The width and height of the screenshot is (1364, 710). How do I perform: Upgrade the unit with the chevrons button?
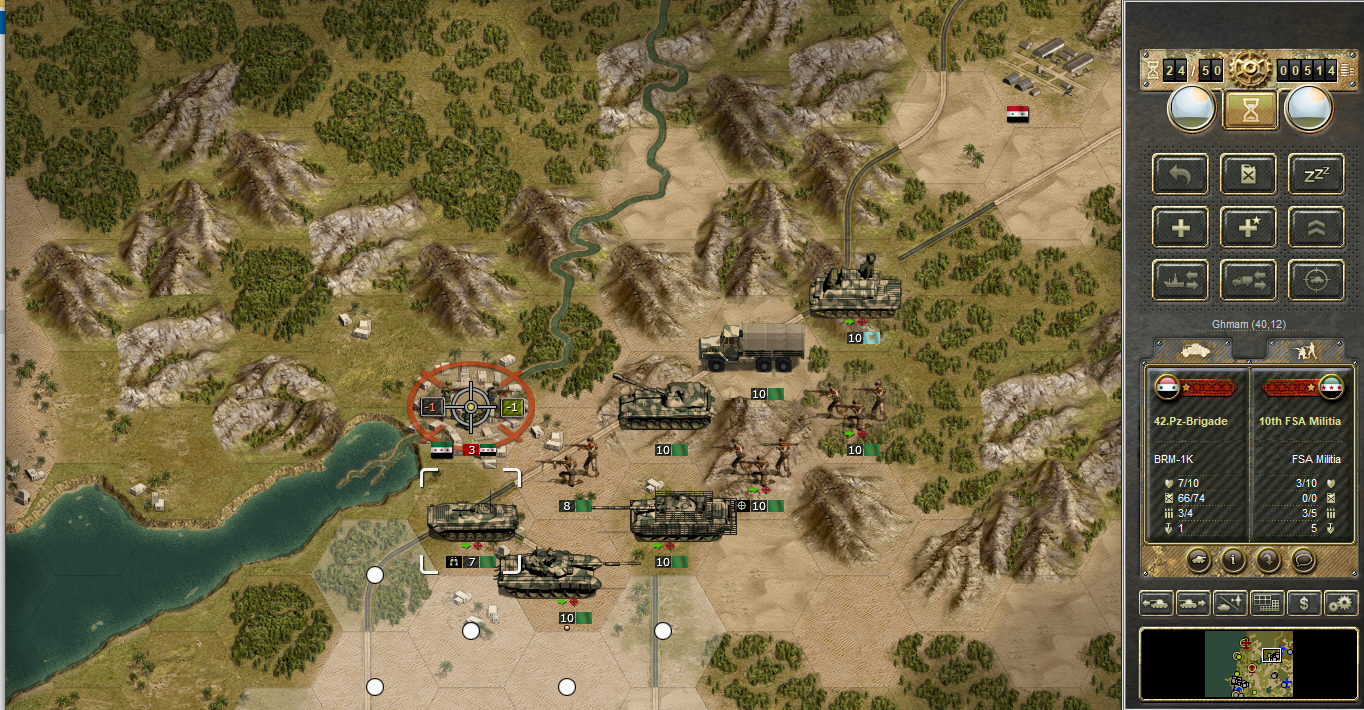click(x=1316, y=228)
